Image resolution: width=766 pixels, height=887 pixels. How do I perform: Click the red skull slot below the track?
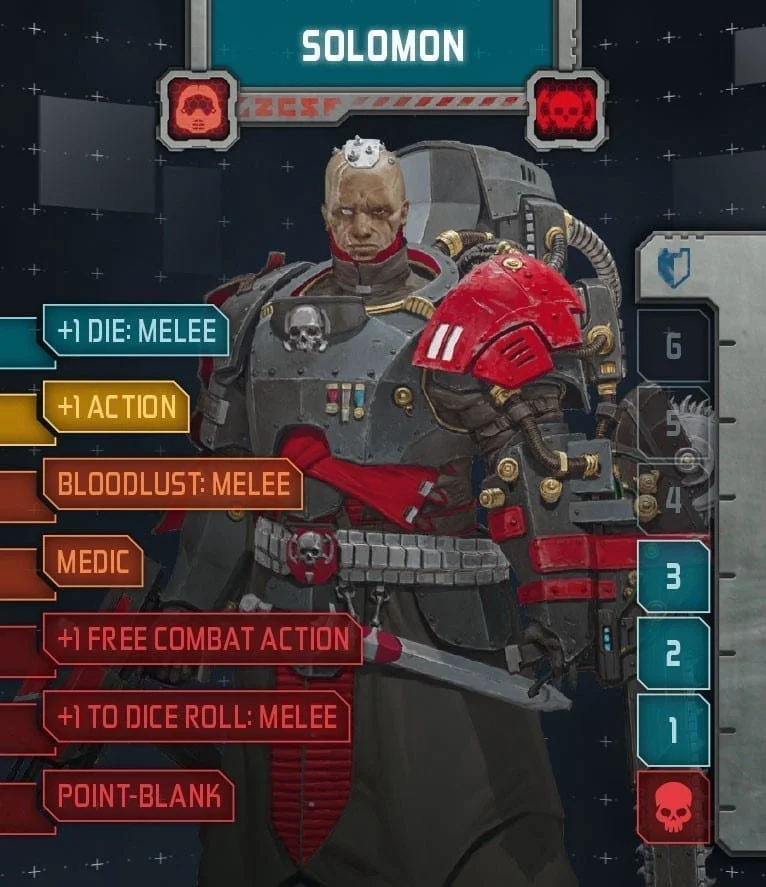(x=673, y=807)
